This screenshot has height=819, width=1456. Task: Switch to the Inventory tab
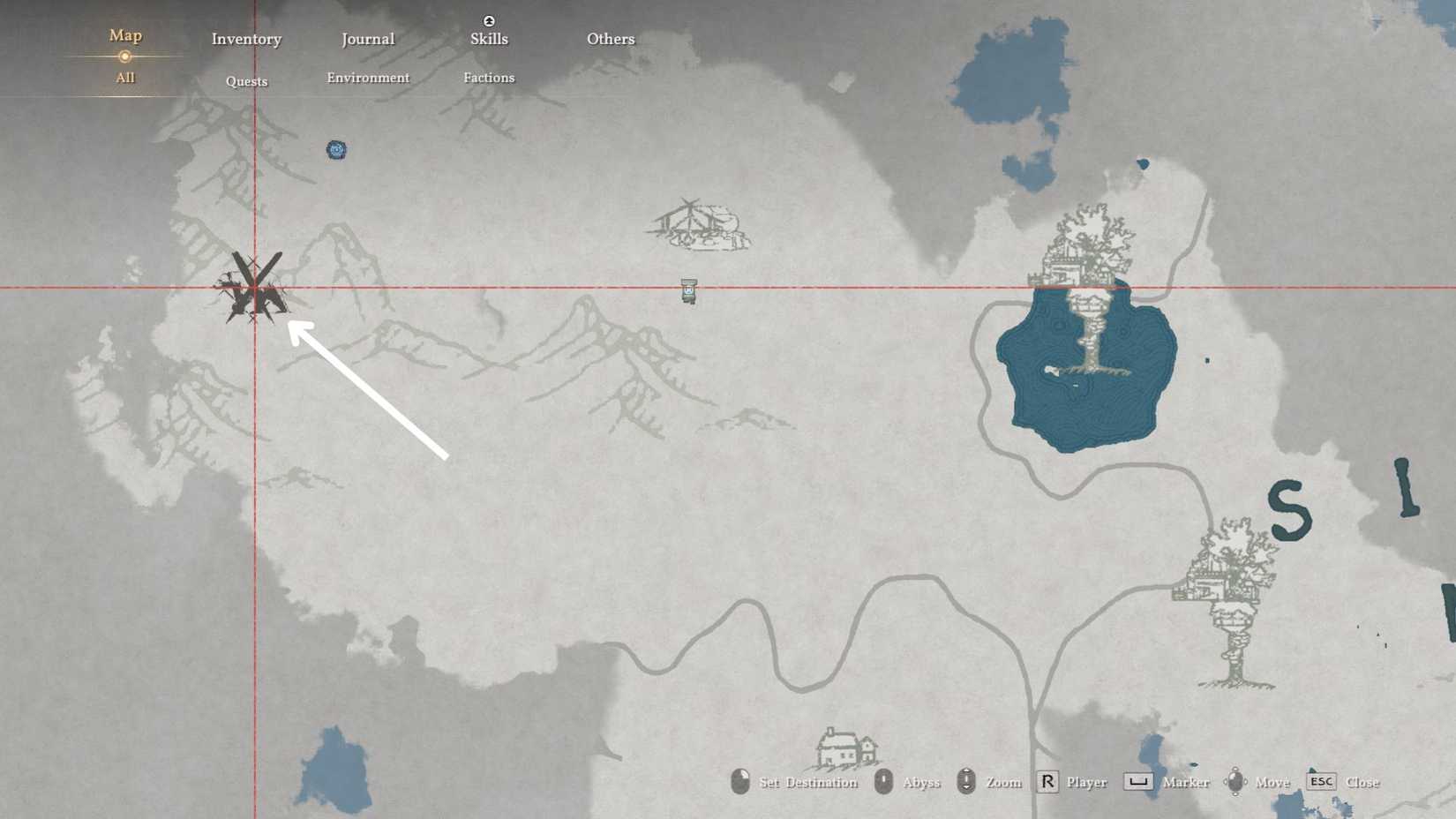[246, 39]
